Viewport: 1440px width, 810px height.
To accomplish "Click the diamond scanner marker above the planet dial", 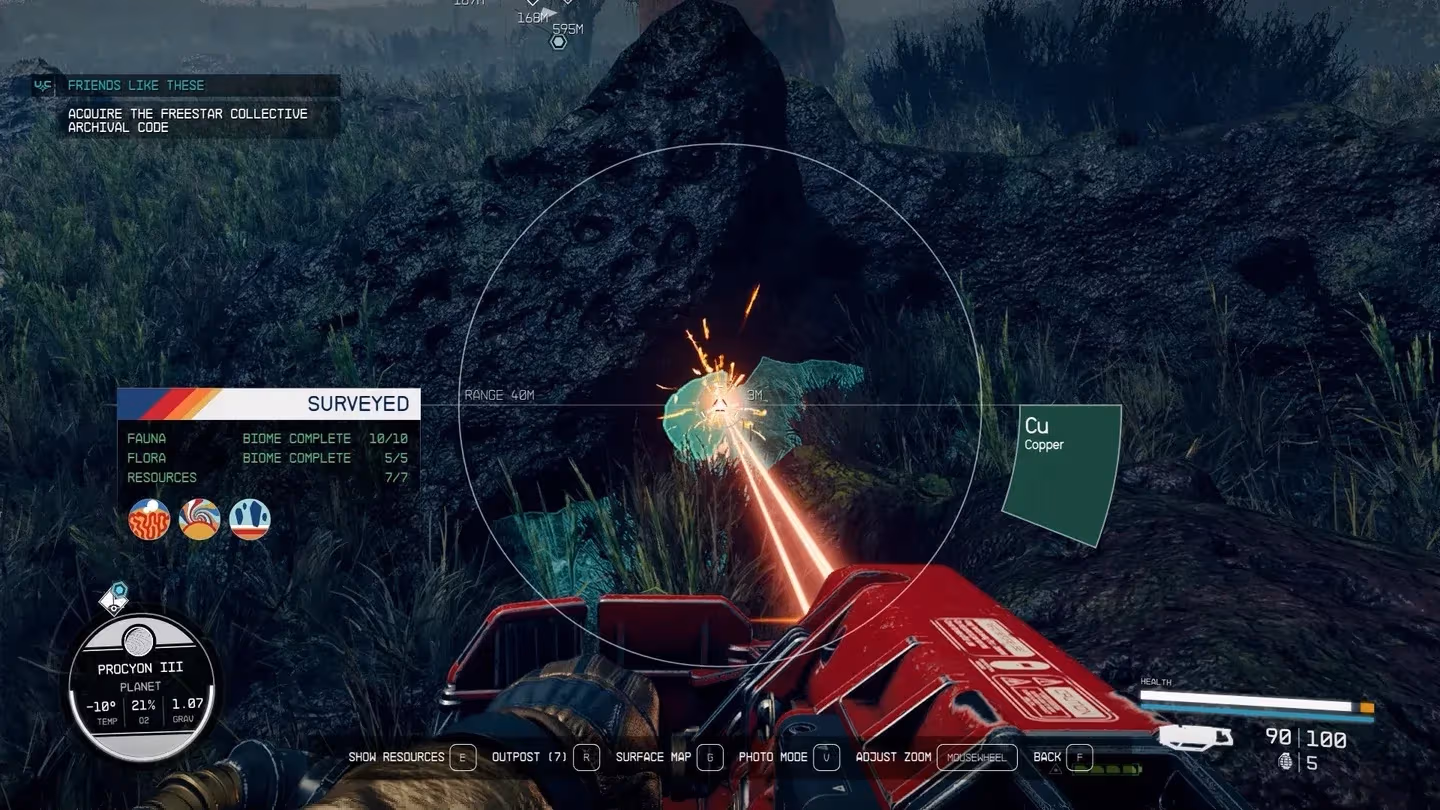I will click(x=115, y=600).
